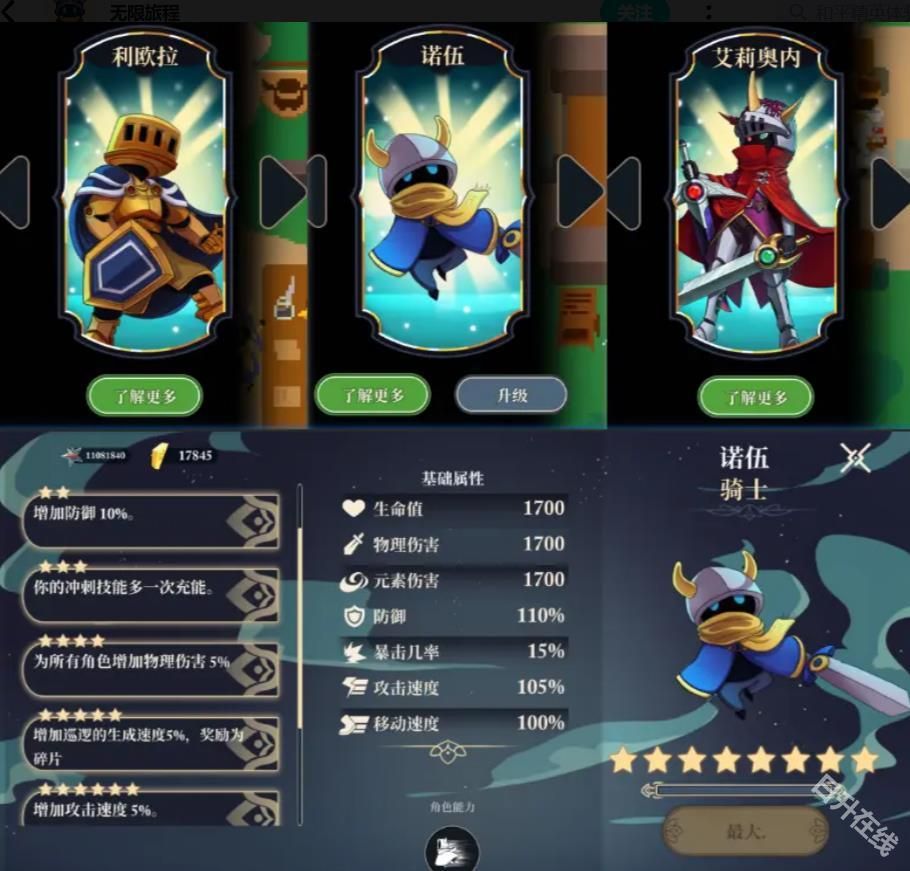Follow the channel with 关注 button

634,12
